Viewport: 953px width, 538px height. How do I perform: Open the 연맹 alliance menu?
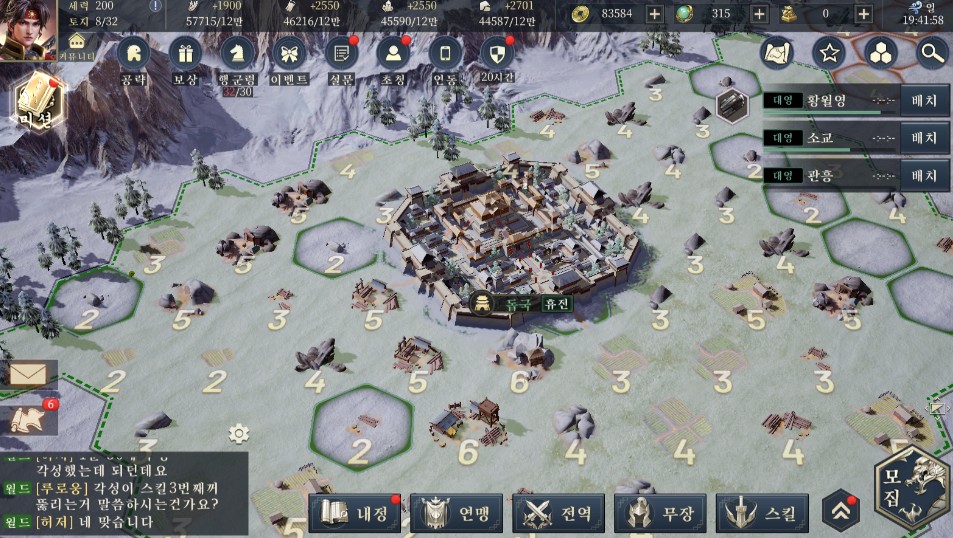pyautogui.click(x=458, y=514)
